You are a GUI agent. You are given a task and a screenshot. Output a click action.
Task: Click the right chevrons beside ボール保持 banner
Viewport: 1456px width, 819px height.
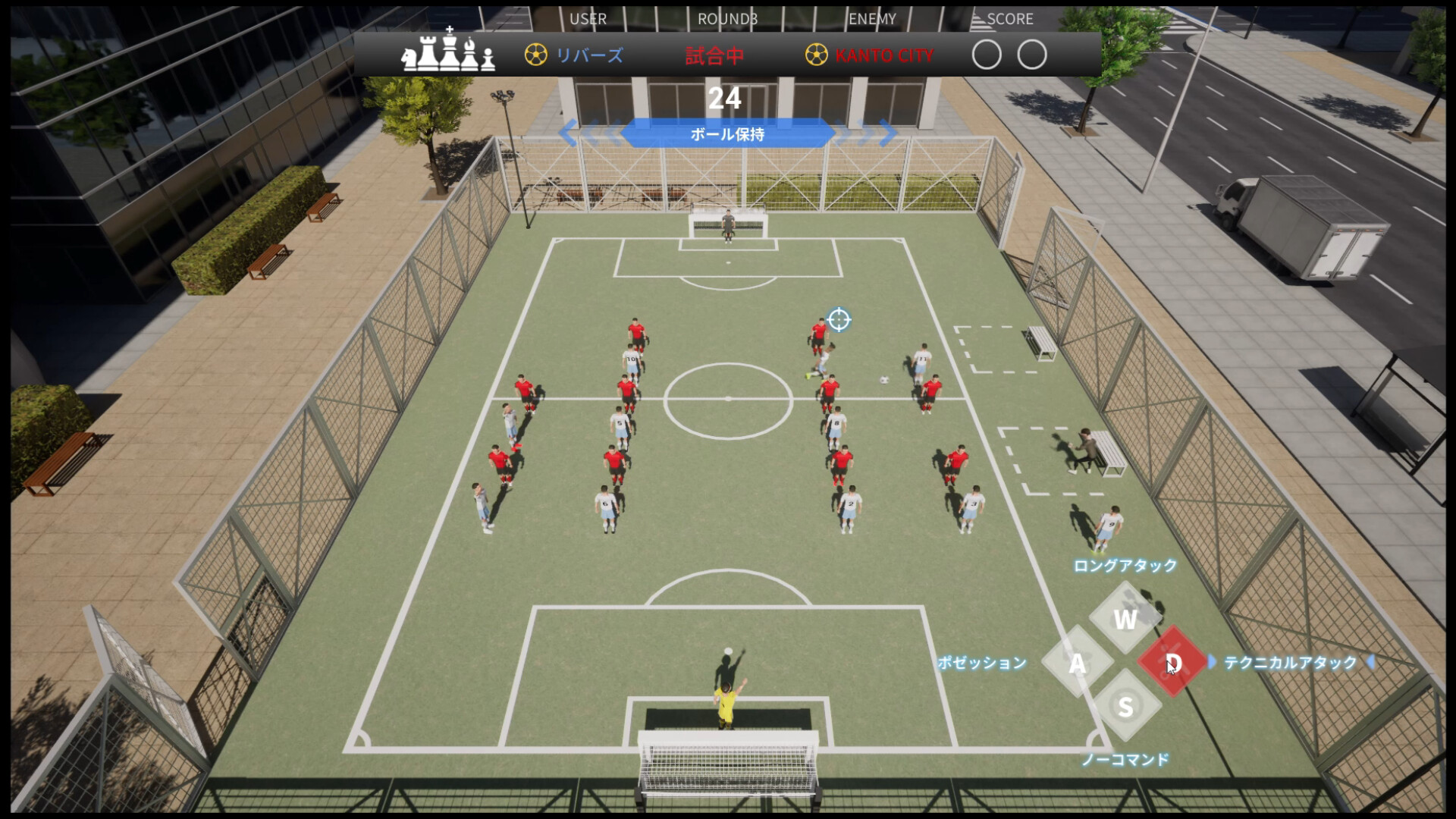867,133
